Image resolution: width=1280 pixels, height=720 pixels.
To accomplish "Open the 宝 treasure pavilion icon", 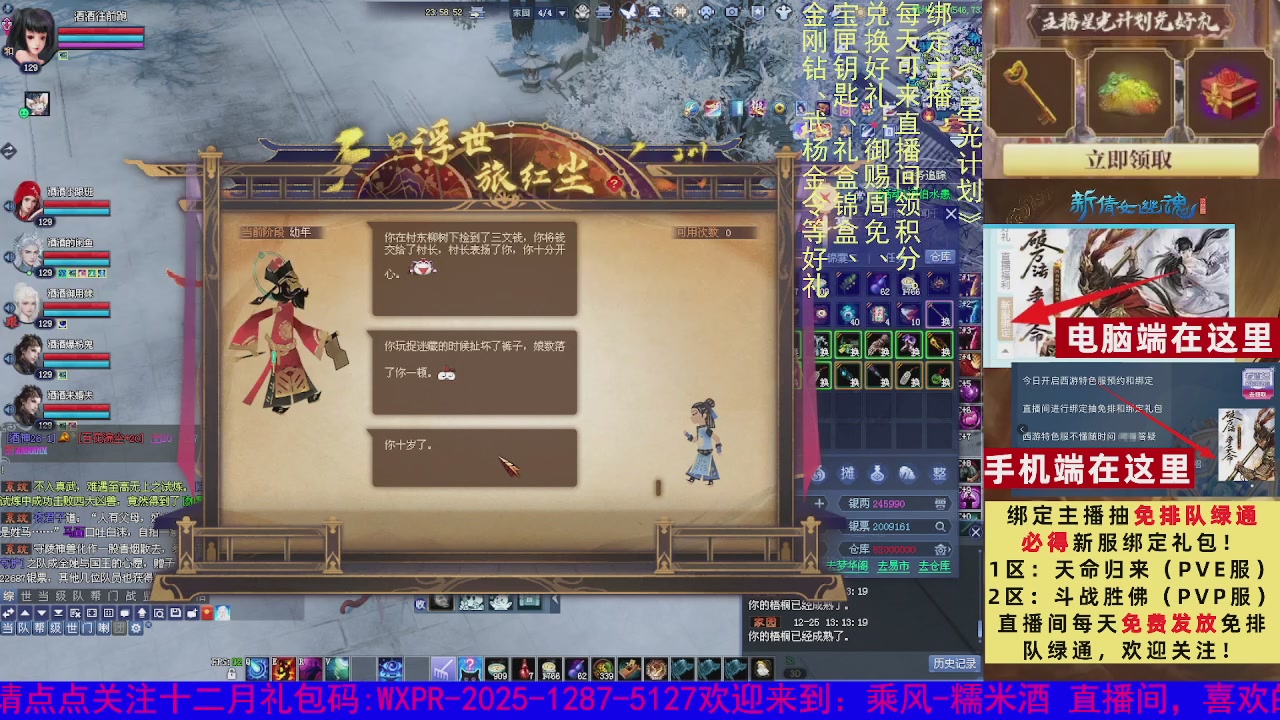I will pos(654,12).
